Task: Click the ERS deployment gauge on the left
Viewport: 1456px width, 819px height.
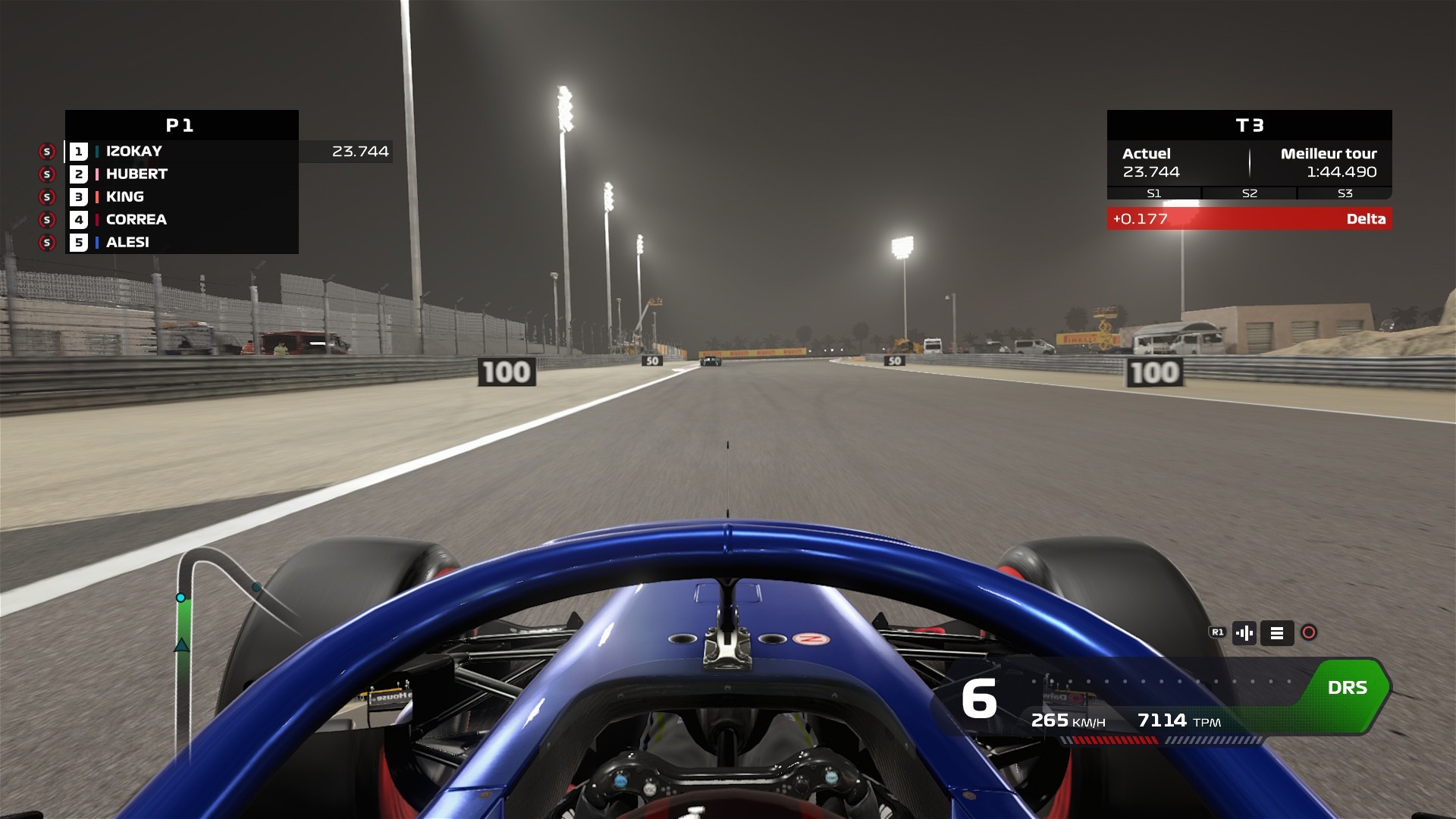Action: [181, 629]
